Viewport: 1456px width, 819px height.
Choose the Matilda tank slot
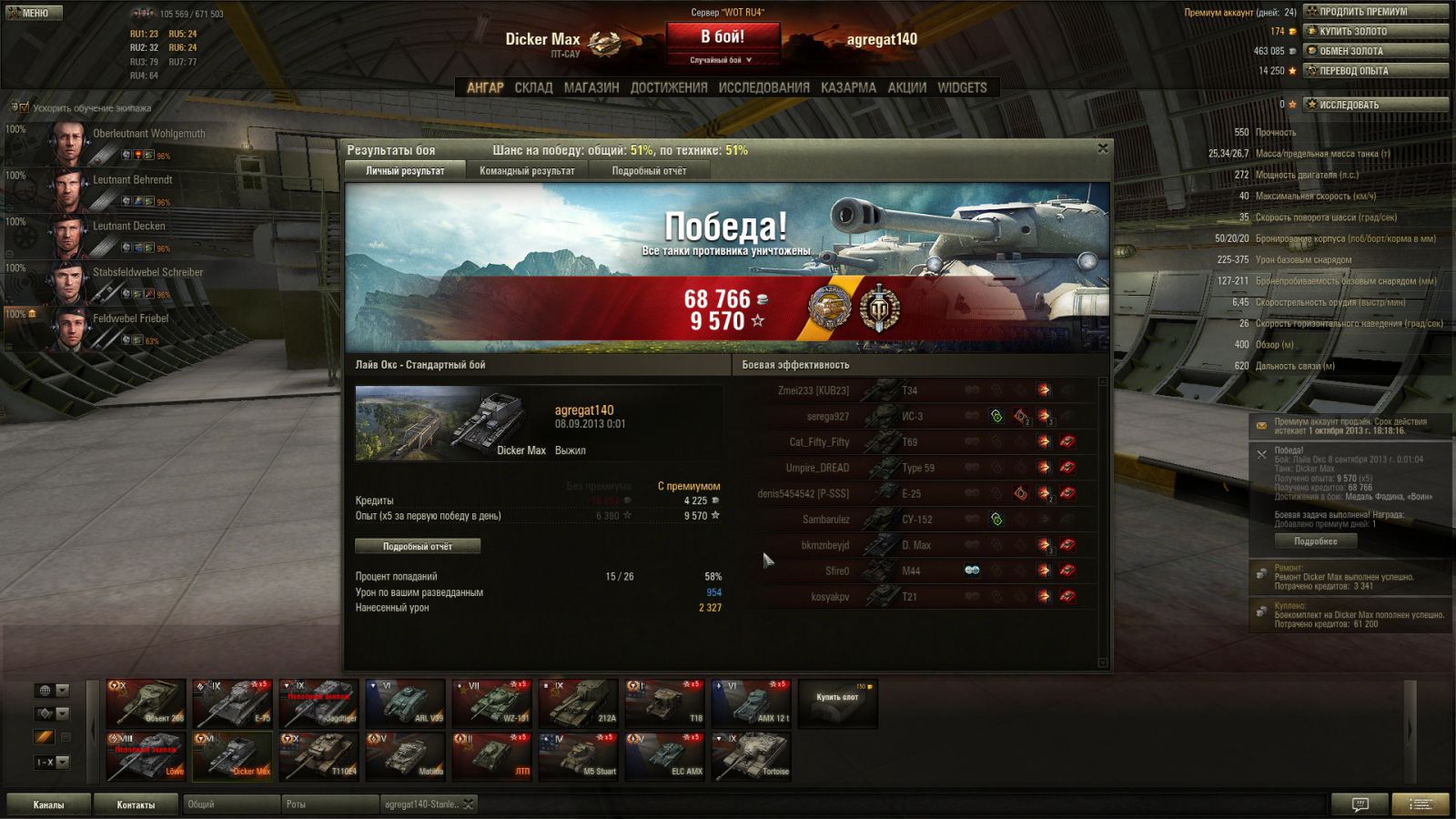point(405,756)
